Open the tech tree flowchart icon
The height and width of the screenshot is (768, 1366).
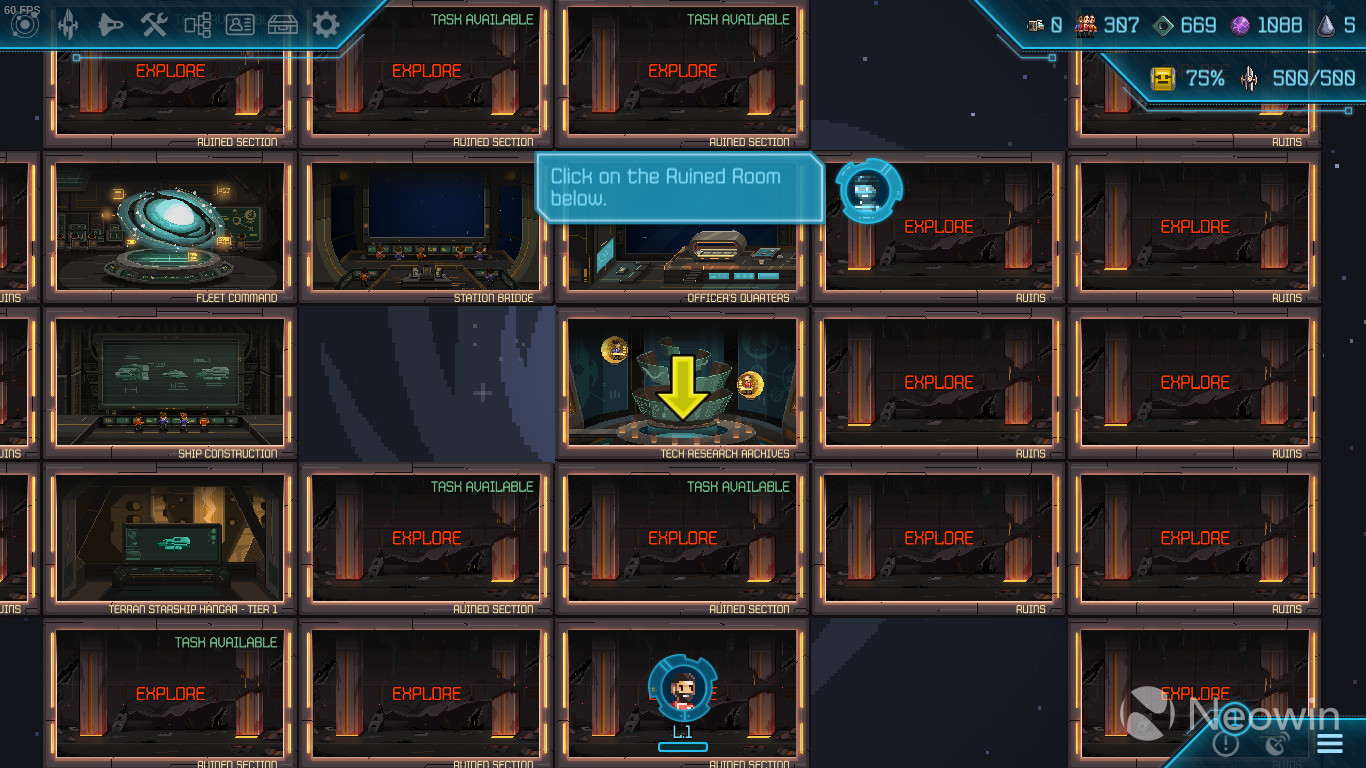[x=198, y=25]
